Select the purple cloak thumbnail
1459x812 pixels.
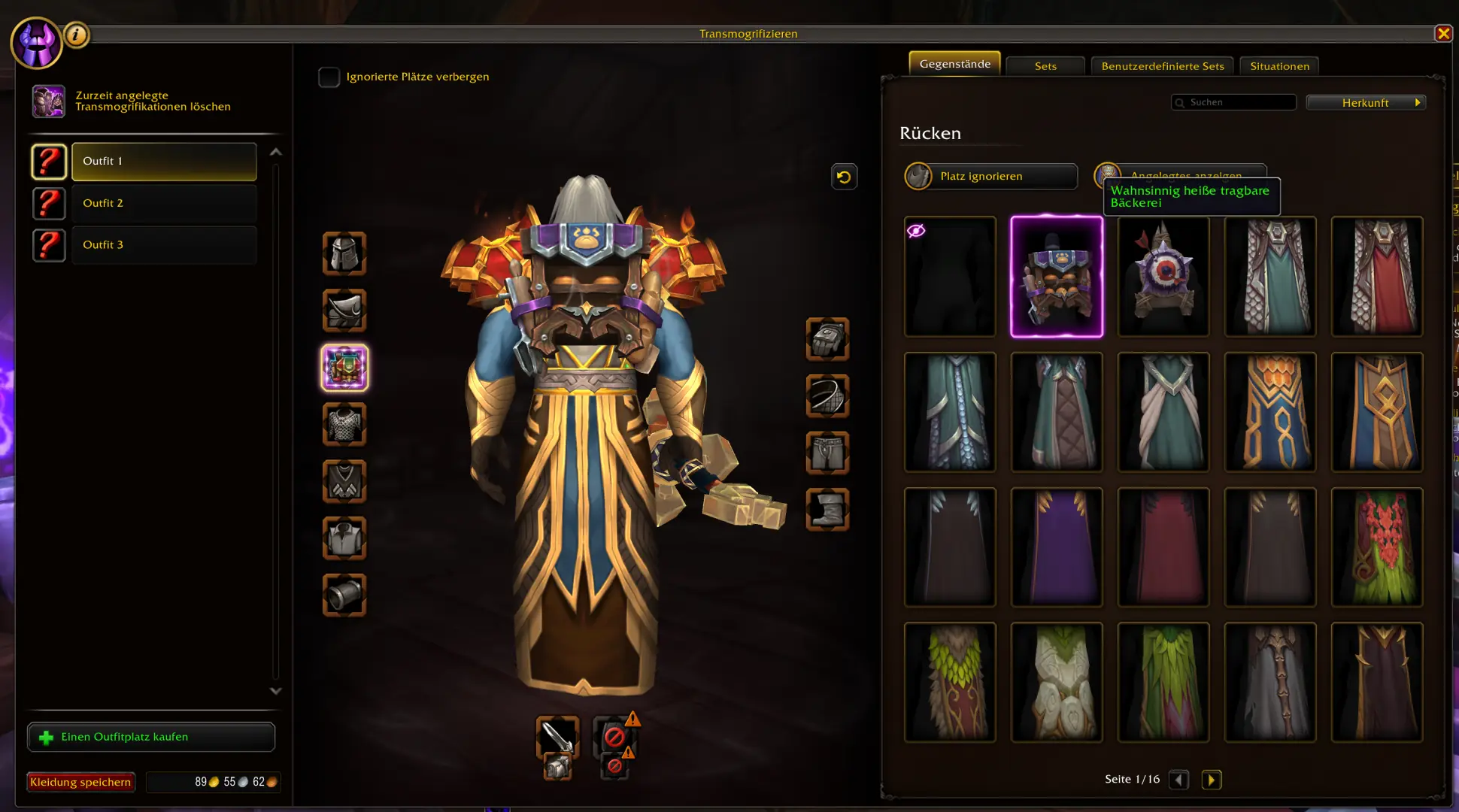(1057, 547)
